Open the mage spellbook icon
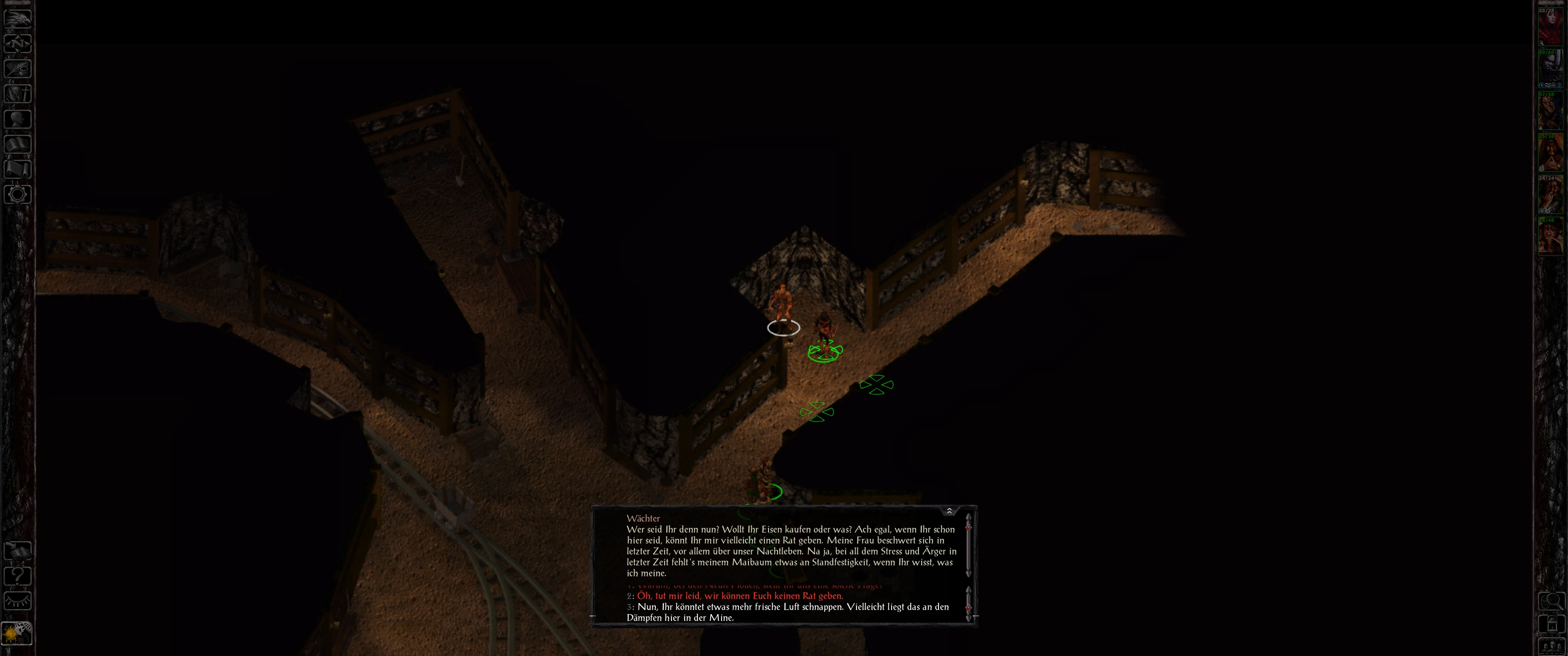 coord(18,144)
